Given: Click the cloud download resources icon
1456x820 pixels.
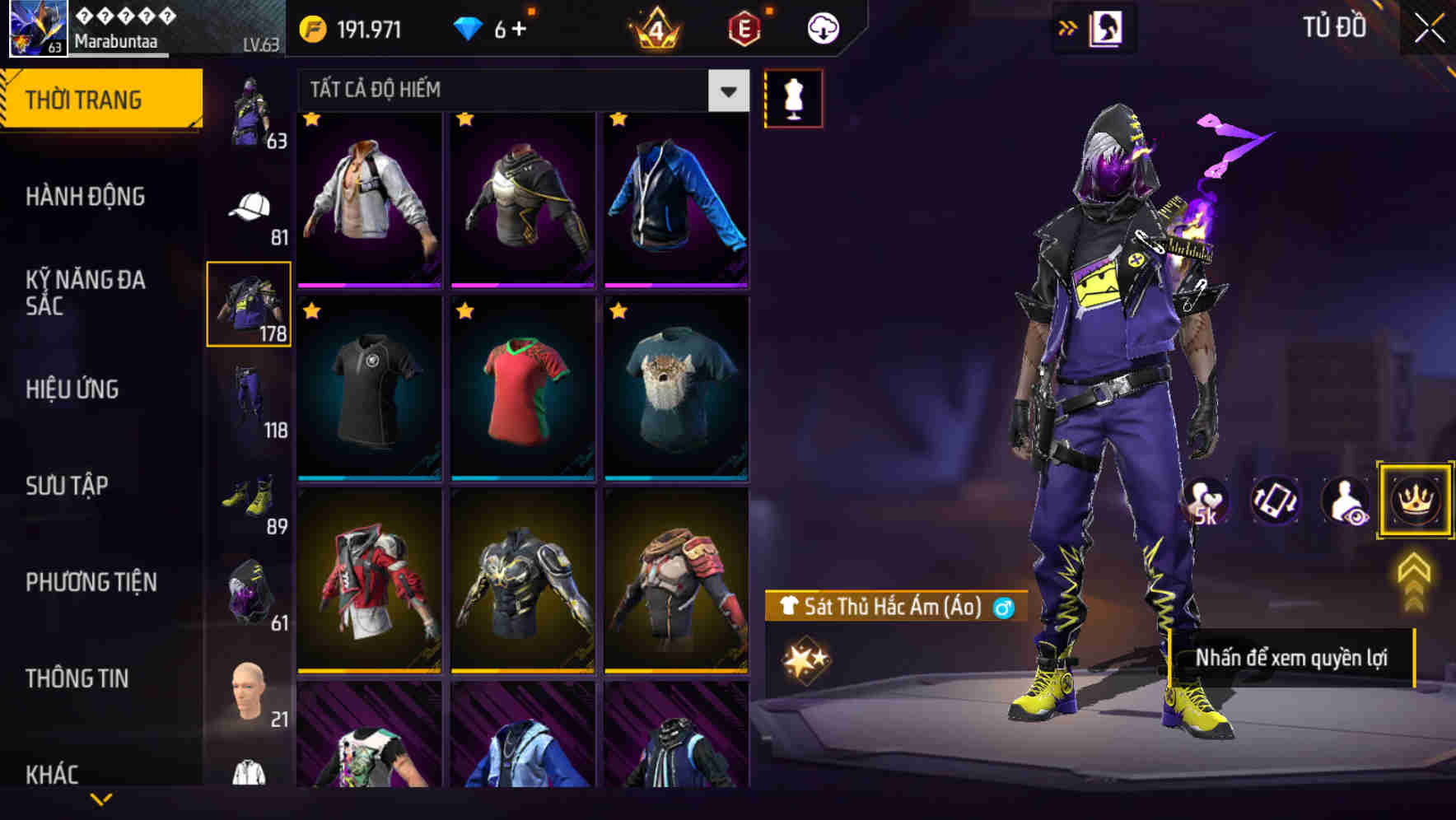Looking at the screenshot, I should 823,27.
